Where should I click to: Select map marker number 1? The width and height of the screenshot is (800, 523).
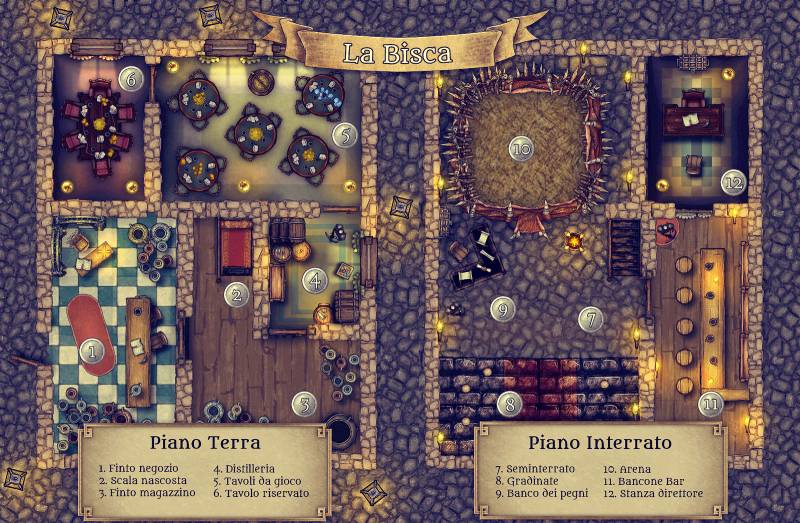pos(92,351)
